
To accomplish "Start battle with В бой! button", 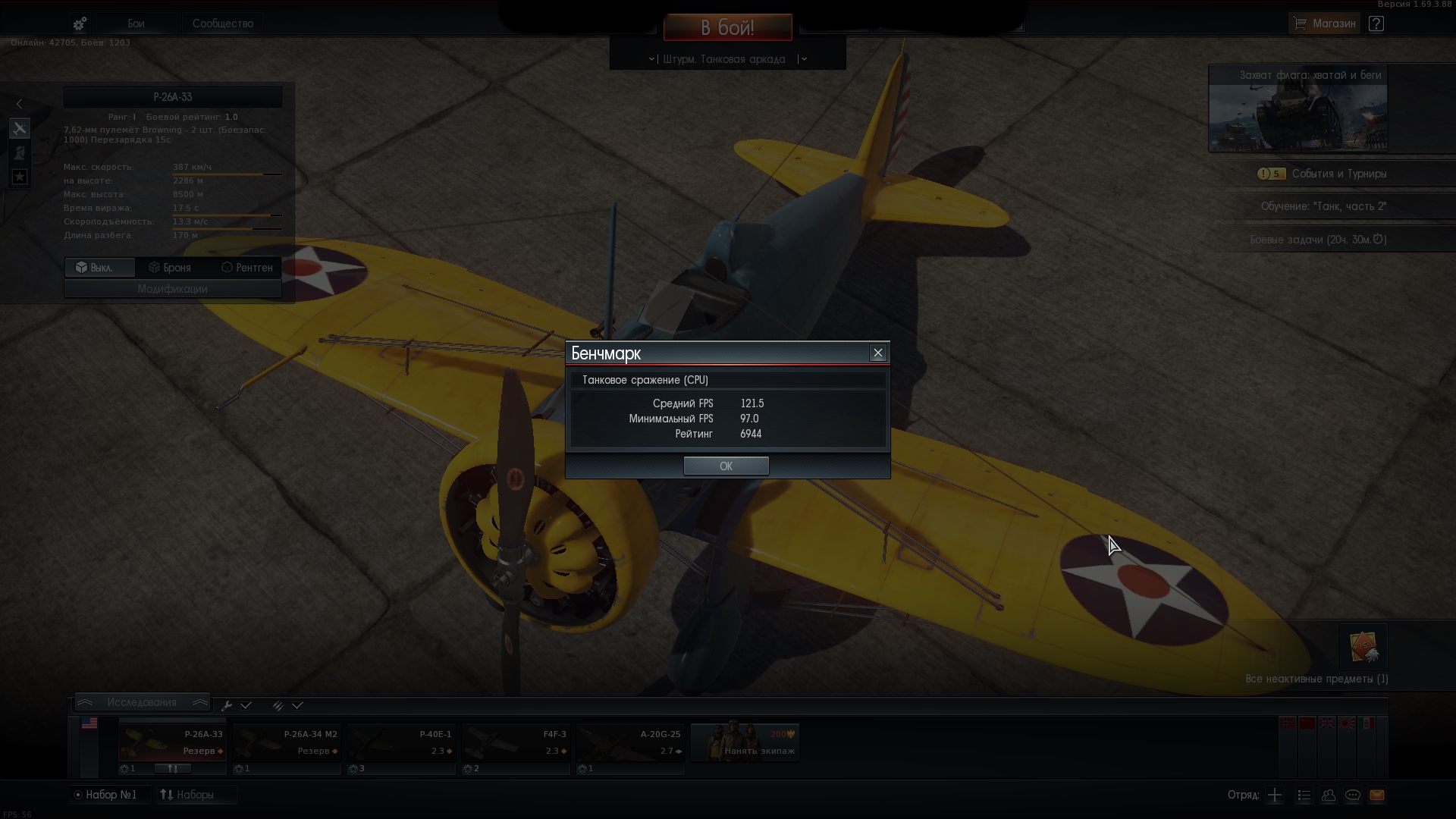I will pyautogui.click(x=727, y=28).
